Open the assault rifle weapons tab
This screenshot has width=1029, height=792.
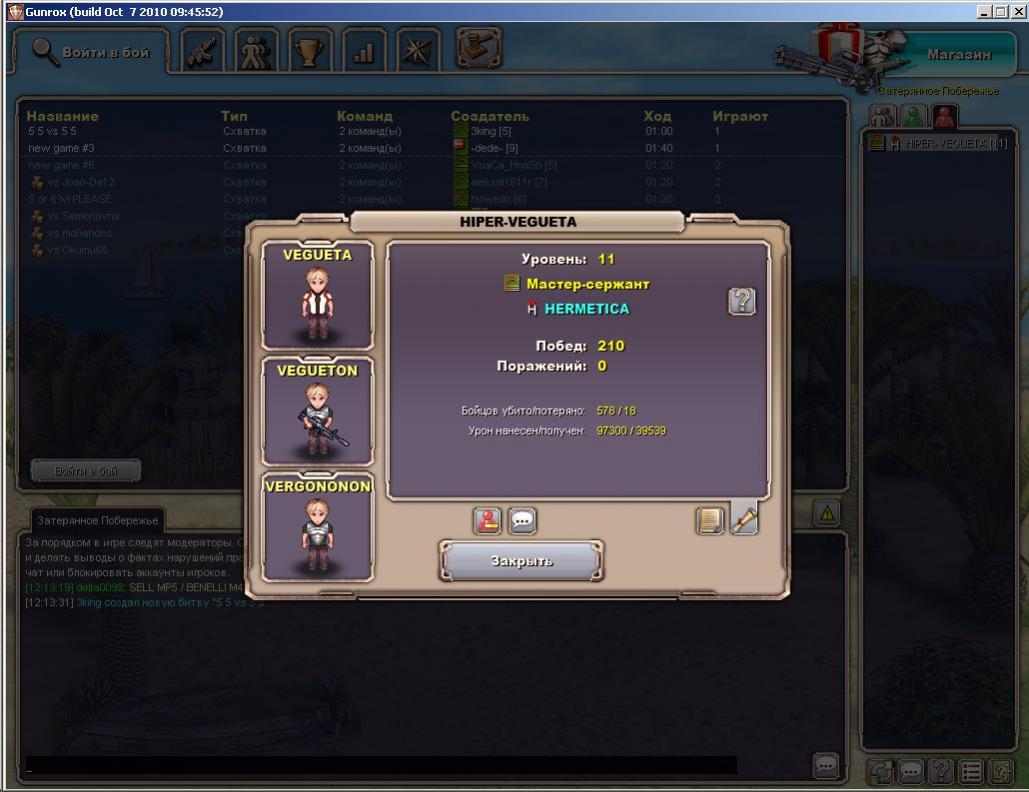tap(204, 52)
